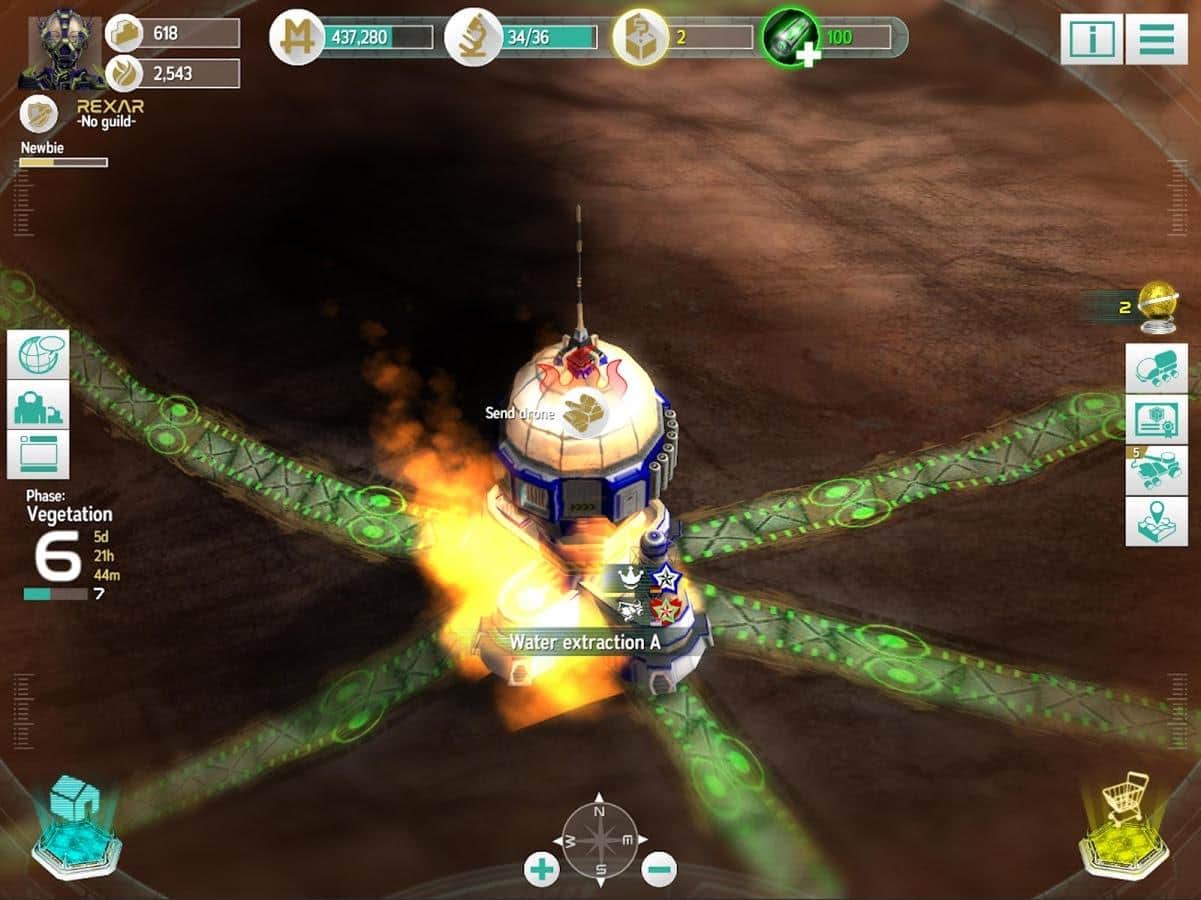Click the compass rose
The width and height of the screenshot is (1201, 900).
[600, 840]
